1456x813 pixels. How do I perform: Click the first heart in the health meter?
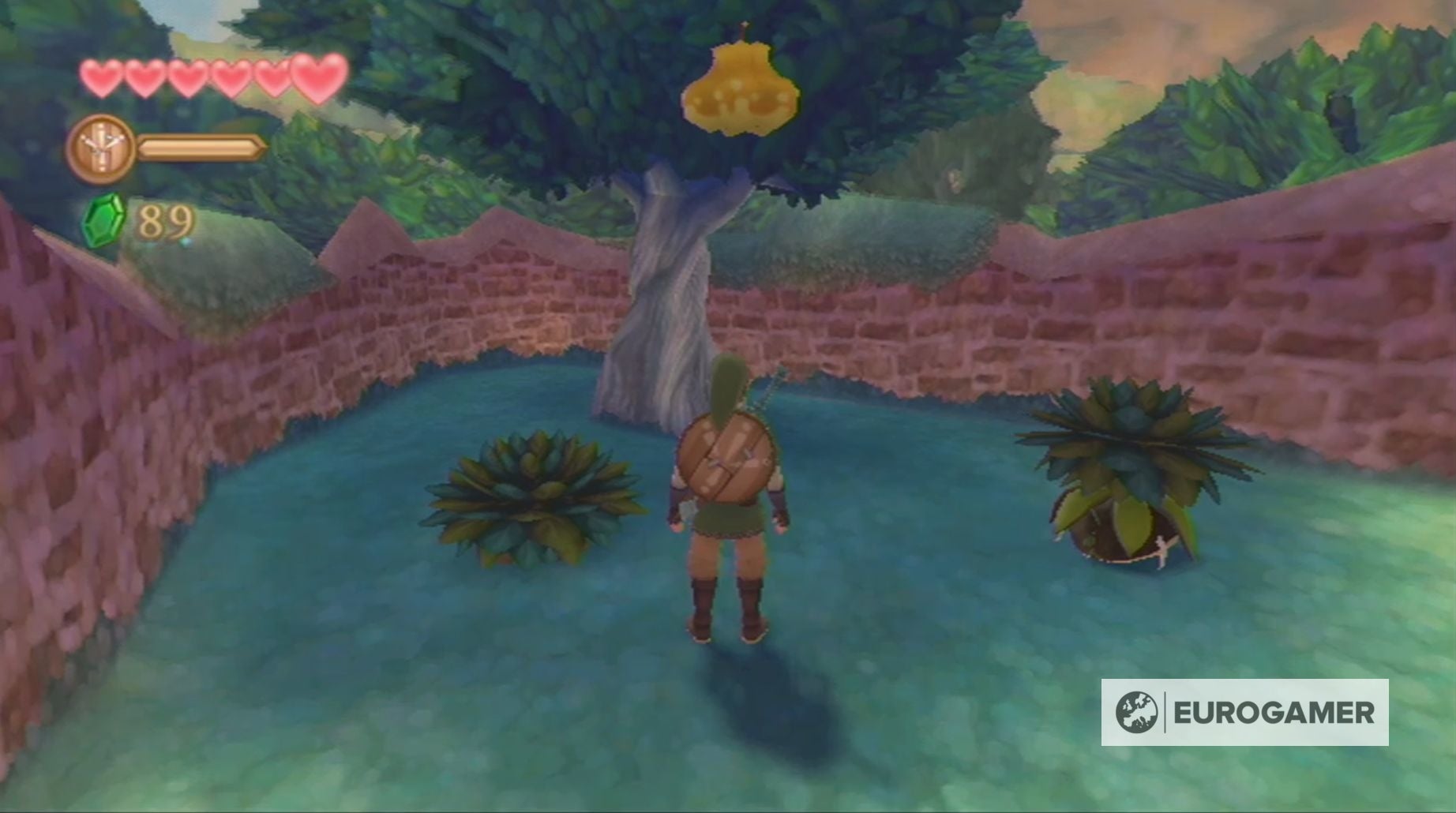coord(101,77)
